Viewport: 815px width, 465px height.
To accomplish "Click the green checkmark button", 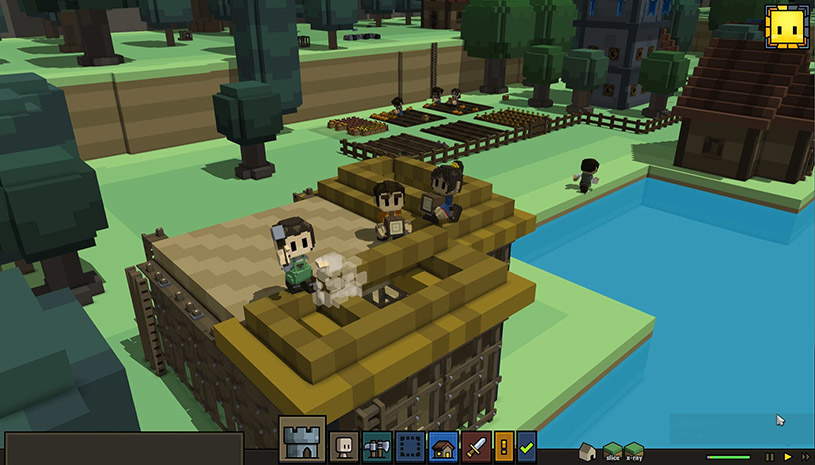I will [x=526, y=447].
